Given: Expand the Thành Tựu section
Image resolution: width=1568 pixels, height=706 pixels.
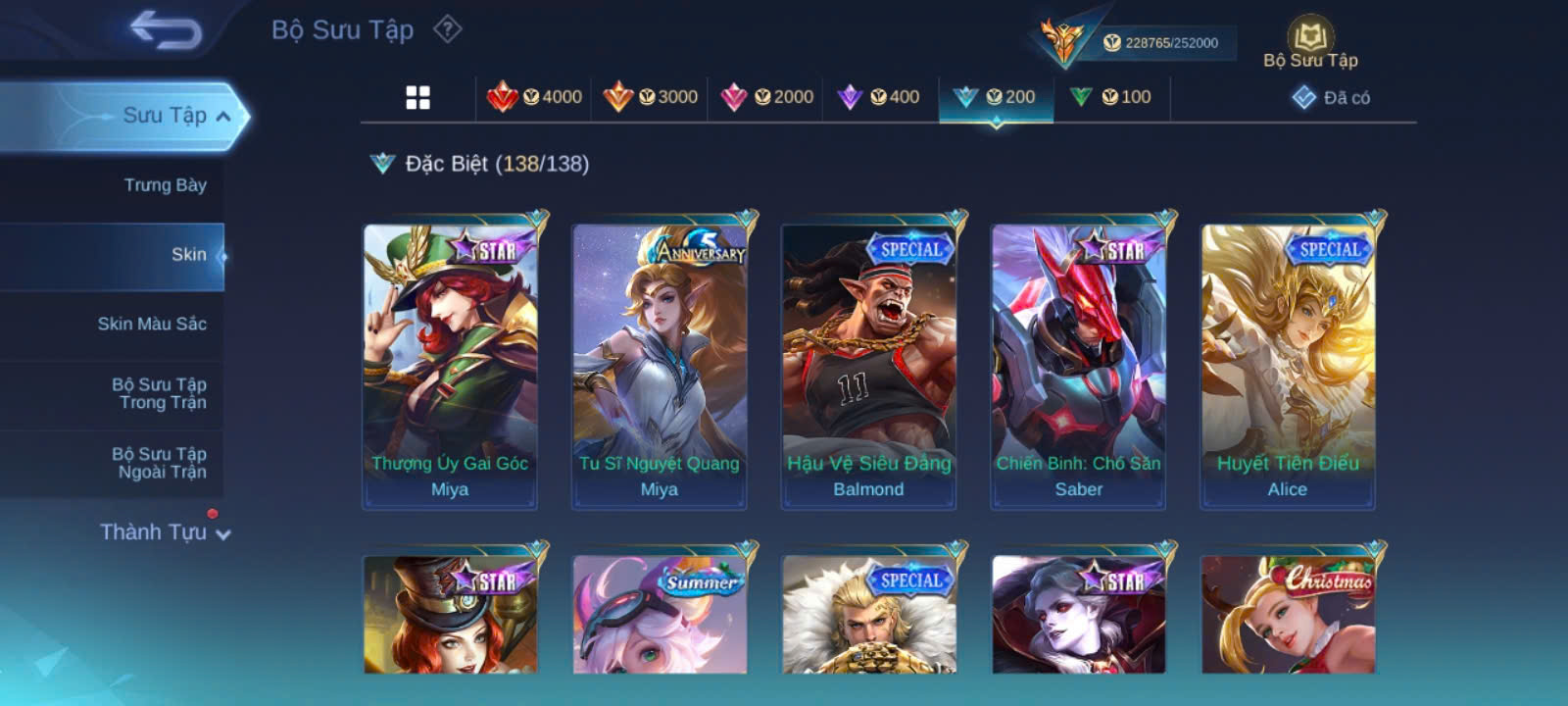Looking at the screenshot, I should [x=165, y=532].
